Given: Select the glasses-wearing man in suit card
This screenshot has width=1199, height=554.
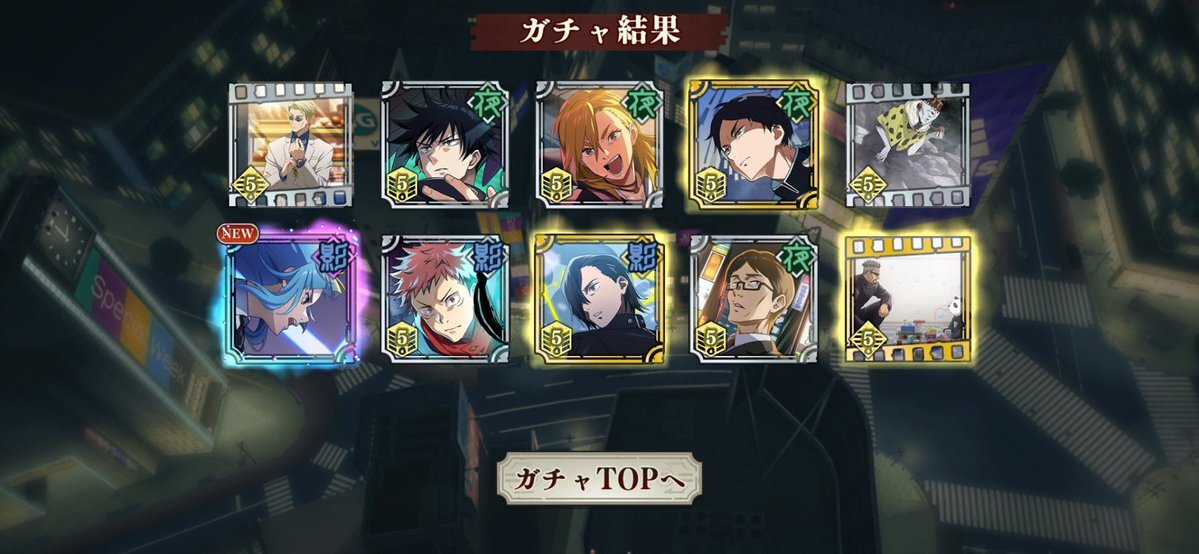Looking at the screenshot, I should point(752,298).
